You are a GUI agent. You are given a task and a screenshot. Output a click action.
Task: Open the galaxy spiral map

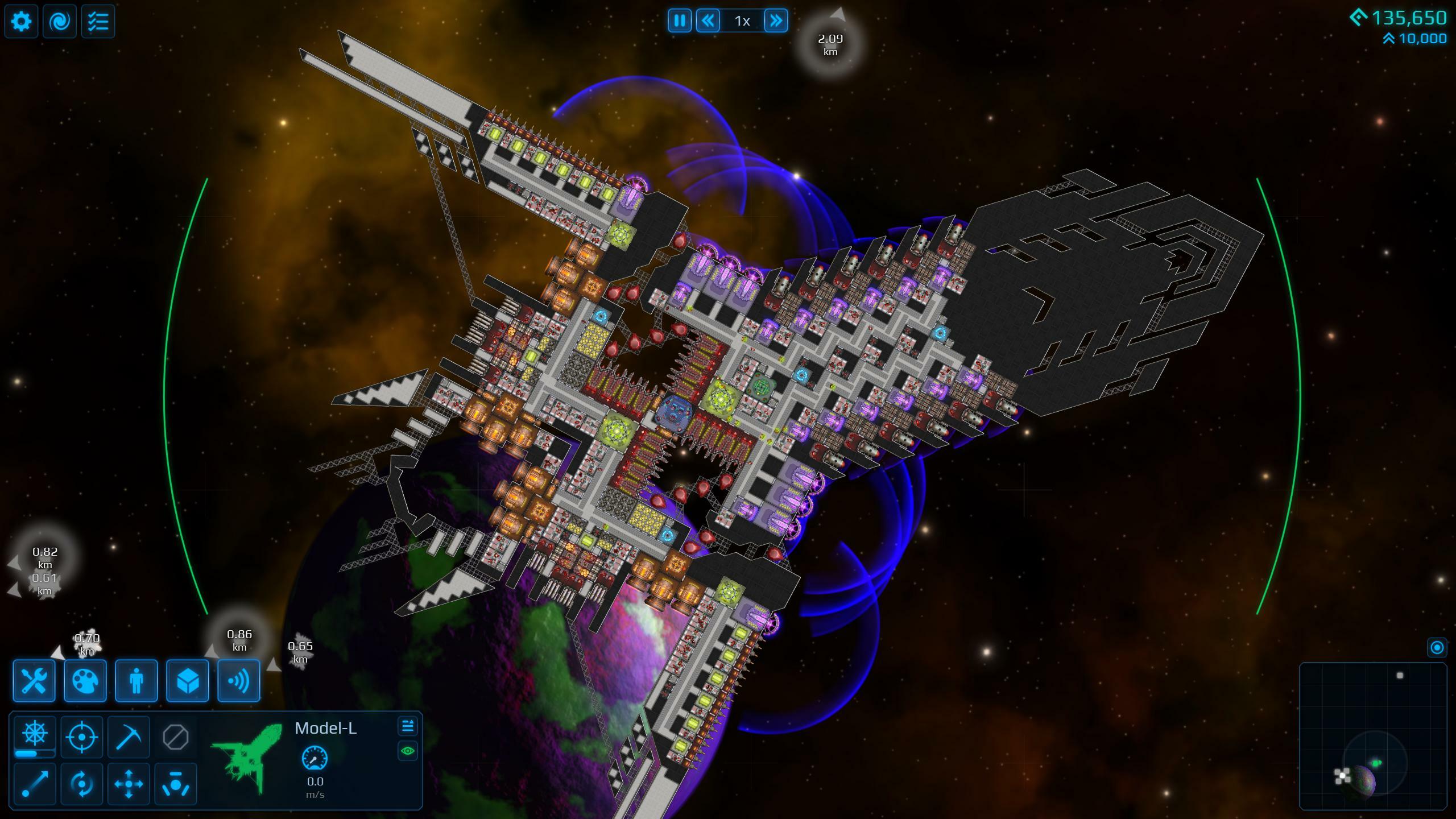tap(60, 22)
